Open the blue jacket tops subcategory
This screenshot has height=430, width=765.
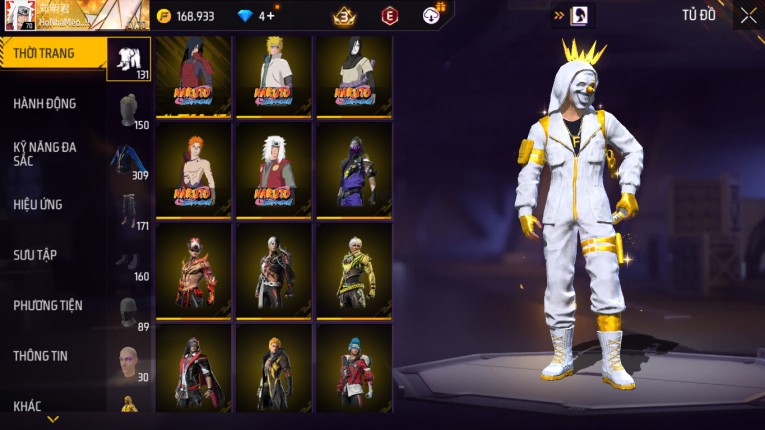tap(128, 160)
